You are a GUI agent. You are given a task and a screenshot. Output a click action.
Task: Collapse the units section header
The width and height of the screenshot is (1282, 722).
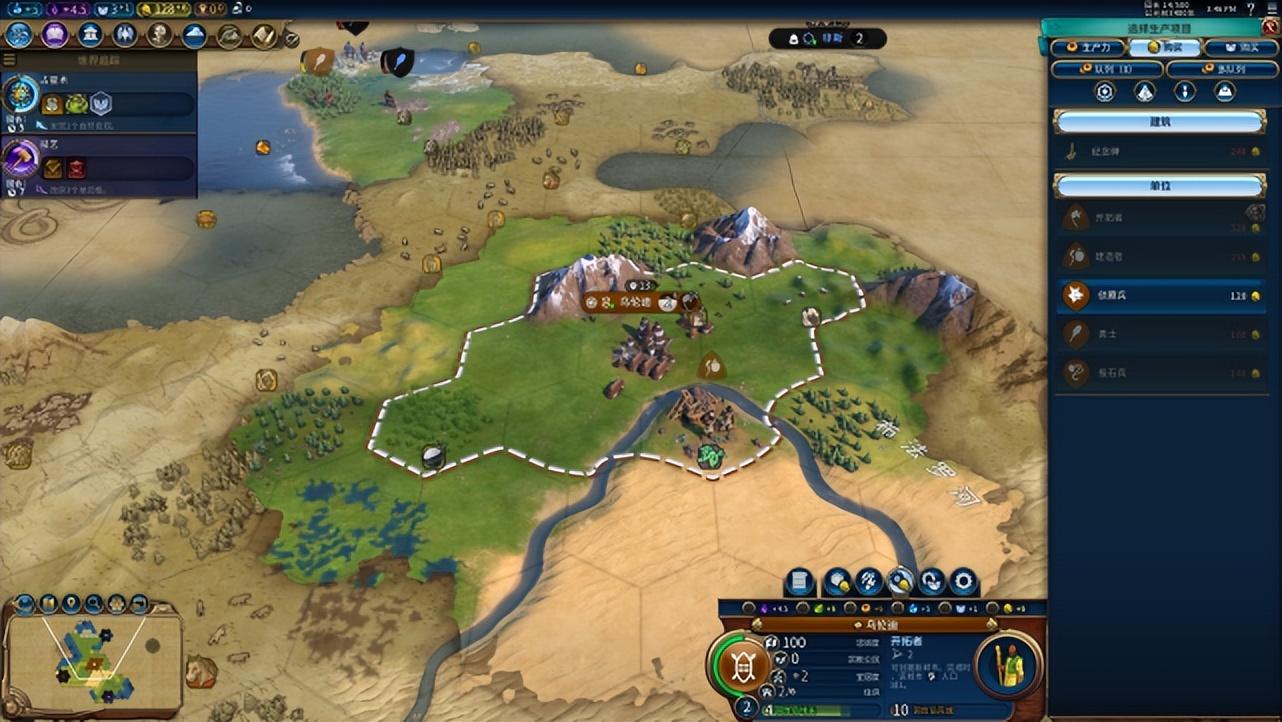1159,186
